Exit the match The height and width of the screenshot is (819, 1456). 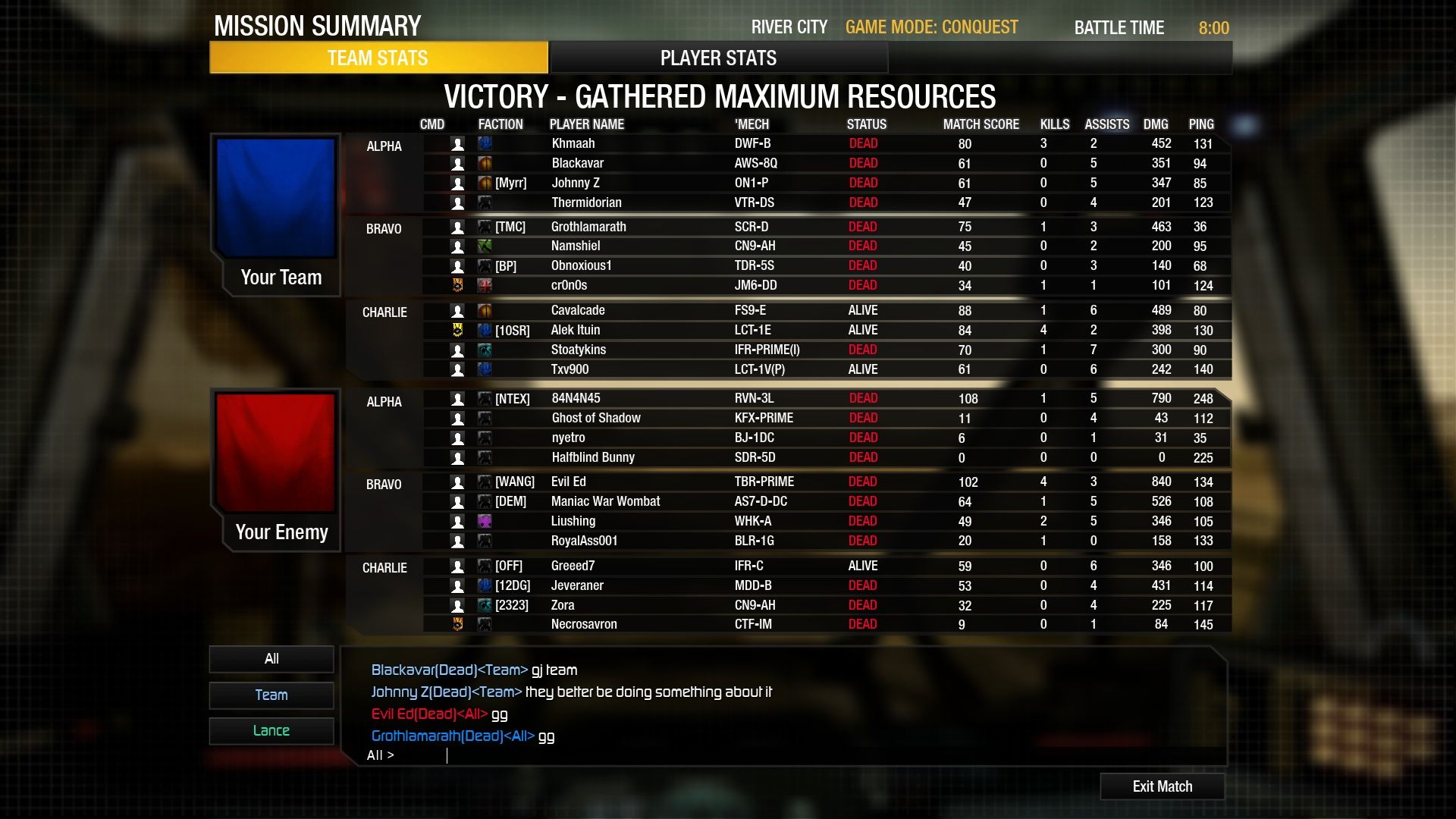pyautogui.click(x=1162, y=786)
